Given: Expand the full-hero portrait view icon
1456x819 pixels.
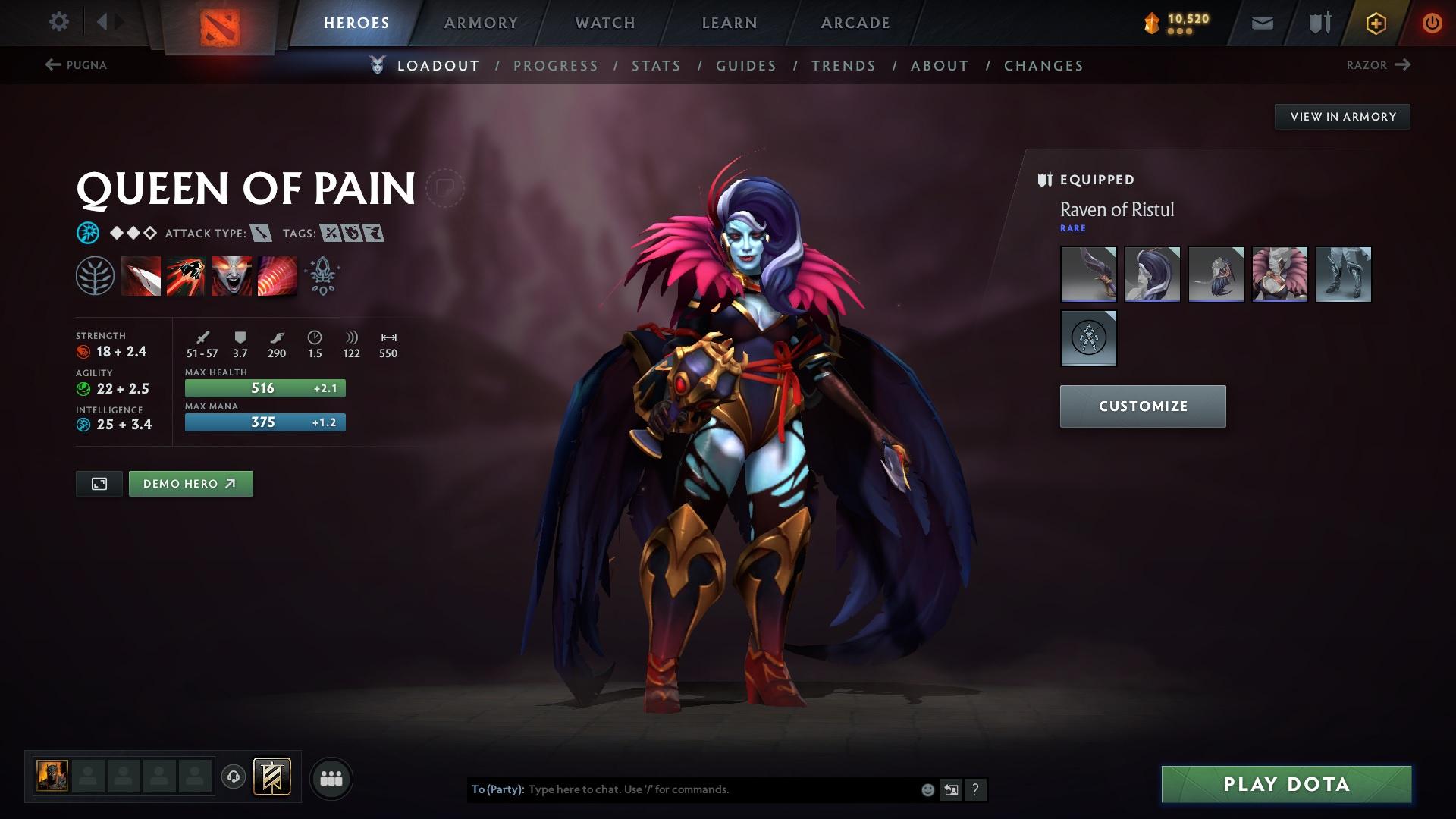Looking at the screenshot, I should point(98,483).
